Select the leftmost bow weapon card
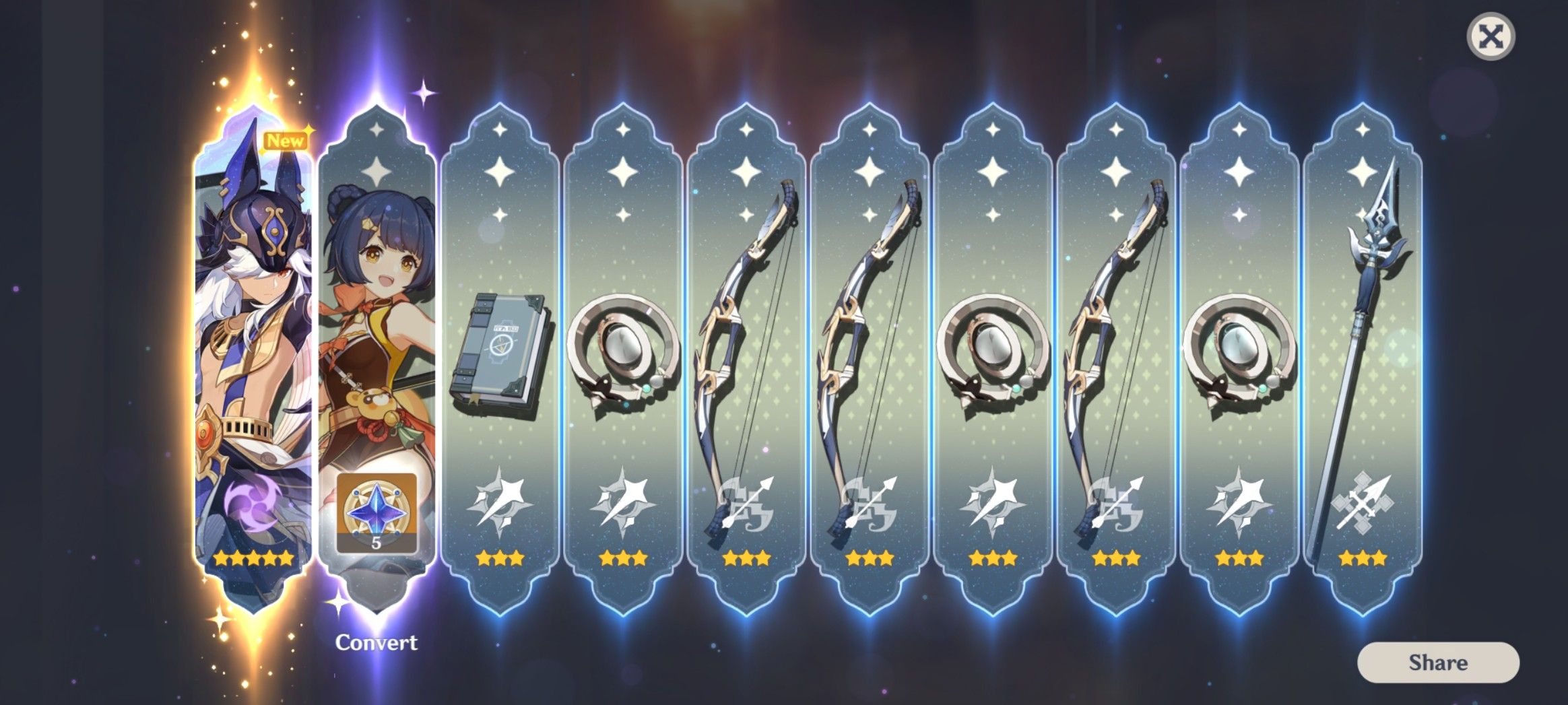This screenshot has height=705, width=1568. (x=746, y=350)
